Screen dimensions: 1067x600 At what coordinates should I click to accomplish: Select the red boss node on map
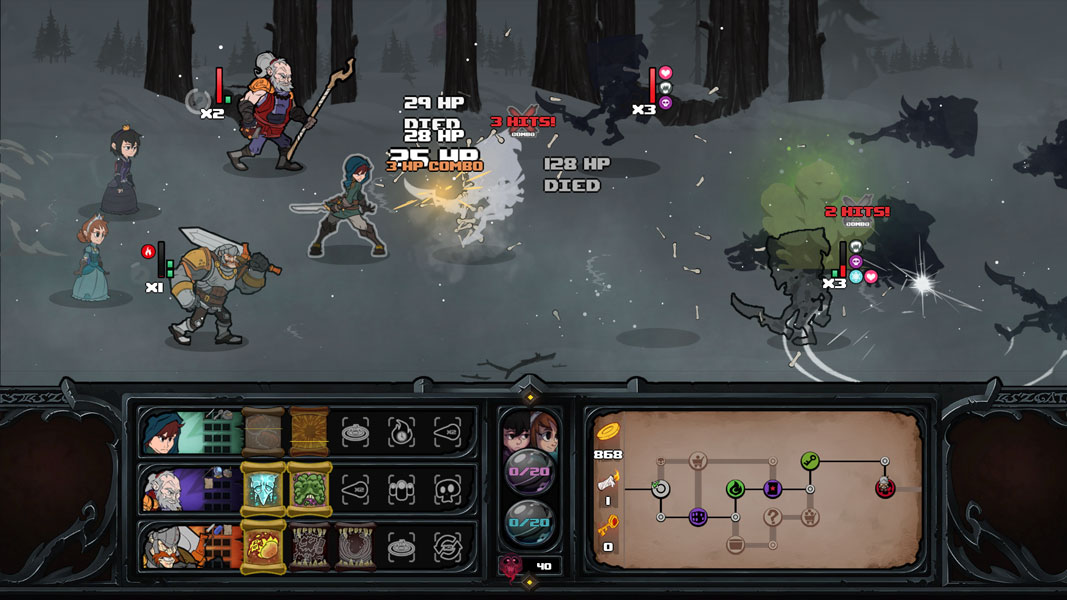point(885,488)
